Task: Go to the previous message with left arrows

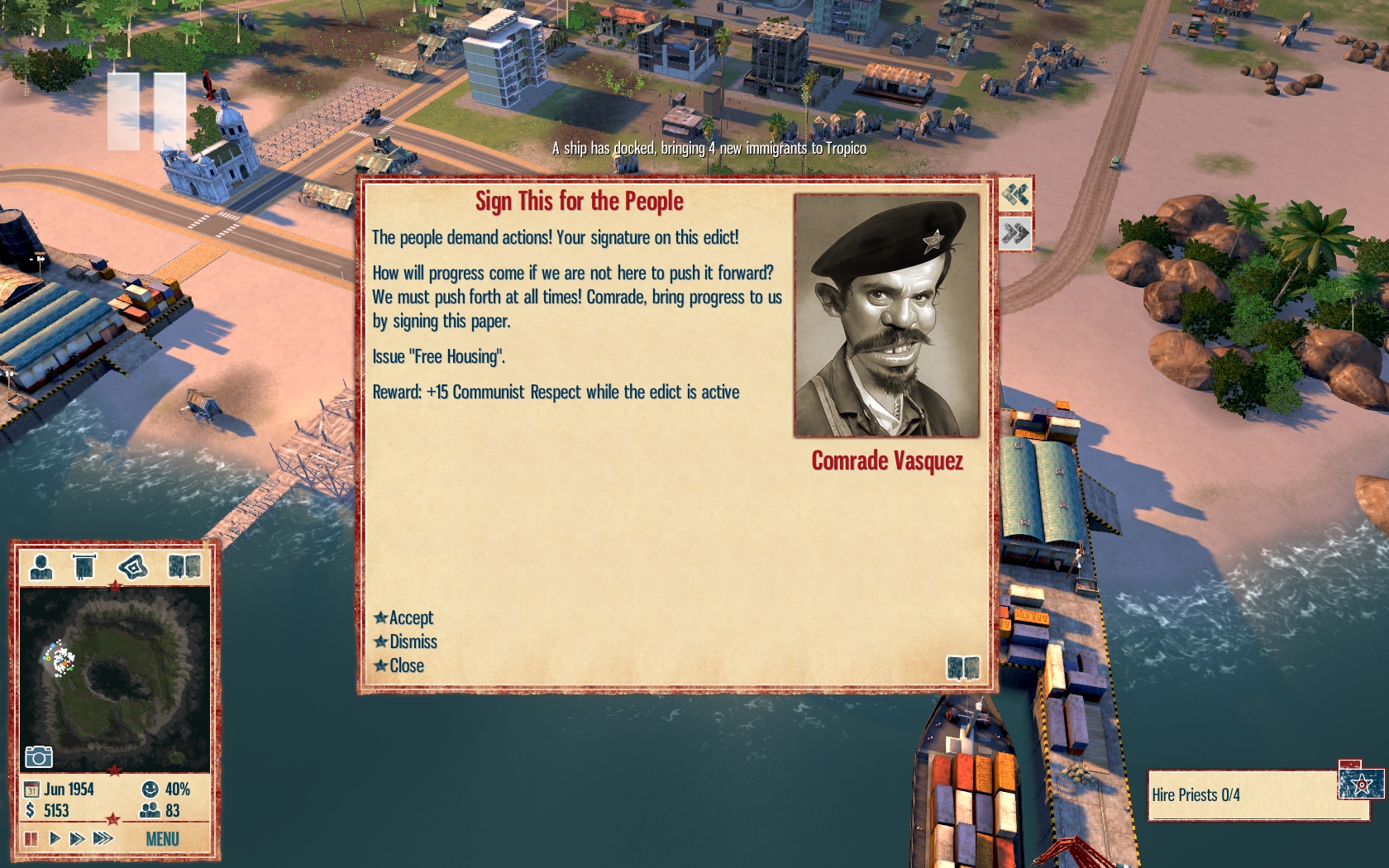Action: (1015, 195)
